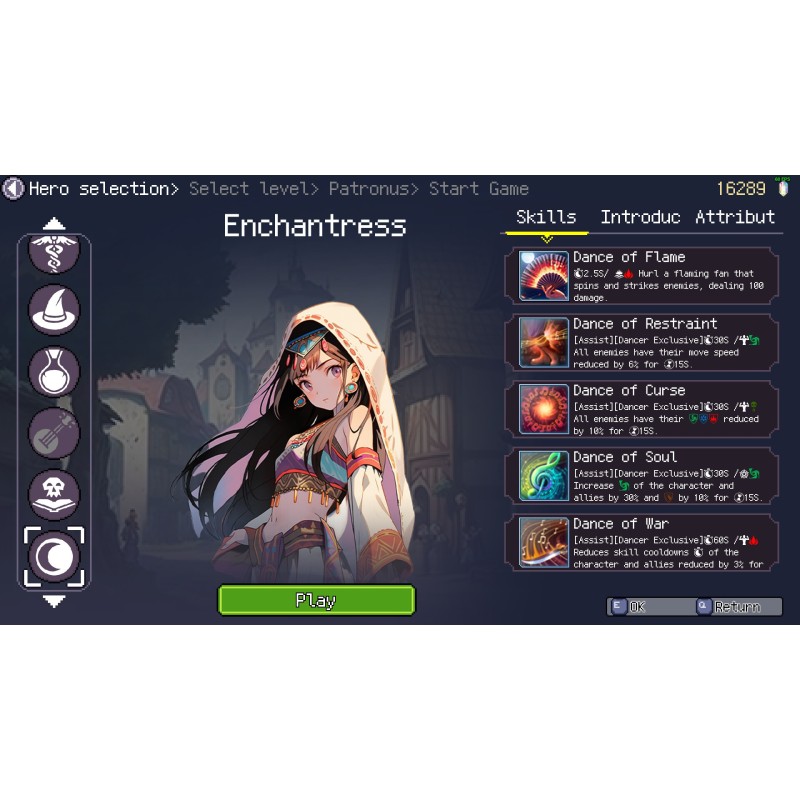The width and height of the screenshot is (800, 800).
Task: Select the Dance of Flame skill
Action: pos(642,276)
